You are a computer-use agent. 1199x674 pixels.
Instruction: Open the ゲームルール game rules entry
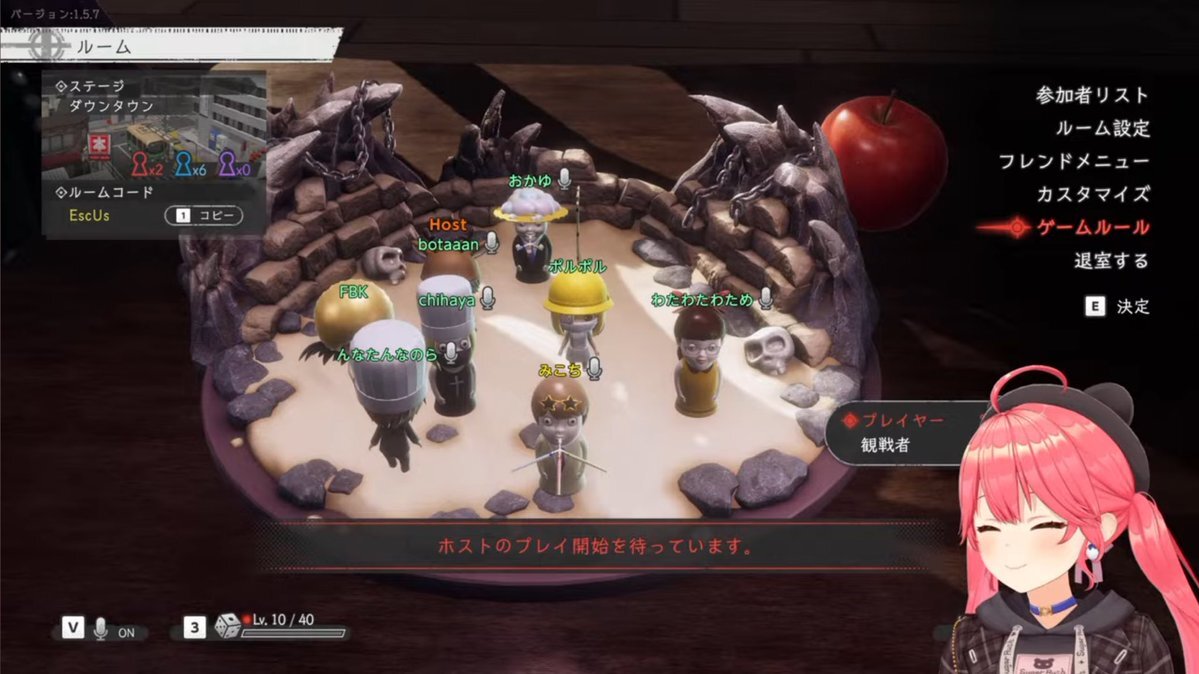[x=1092, y=228]
